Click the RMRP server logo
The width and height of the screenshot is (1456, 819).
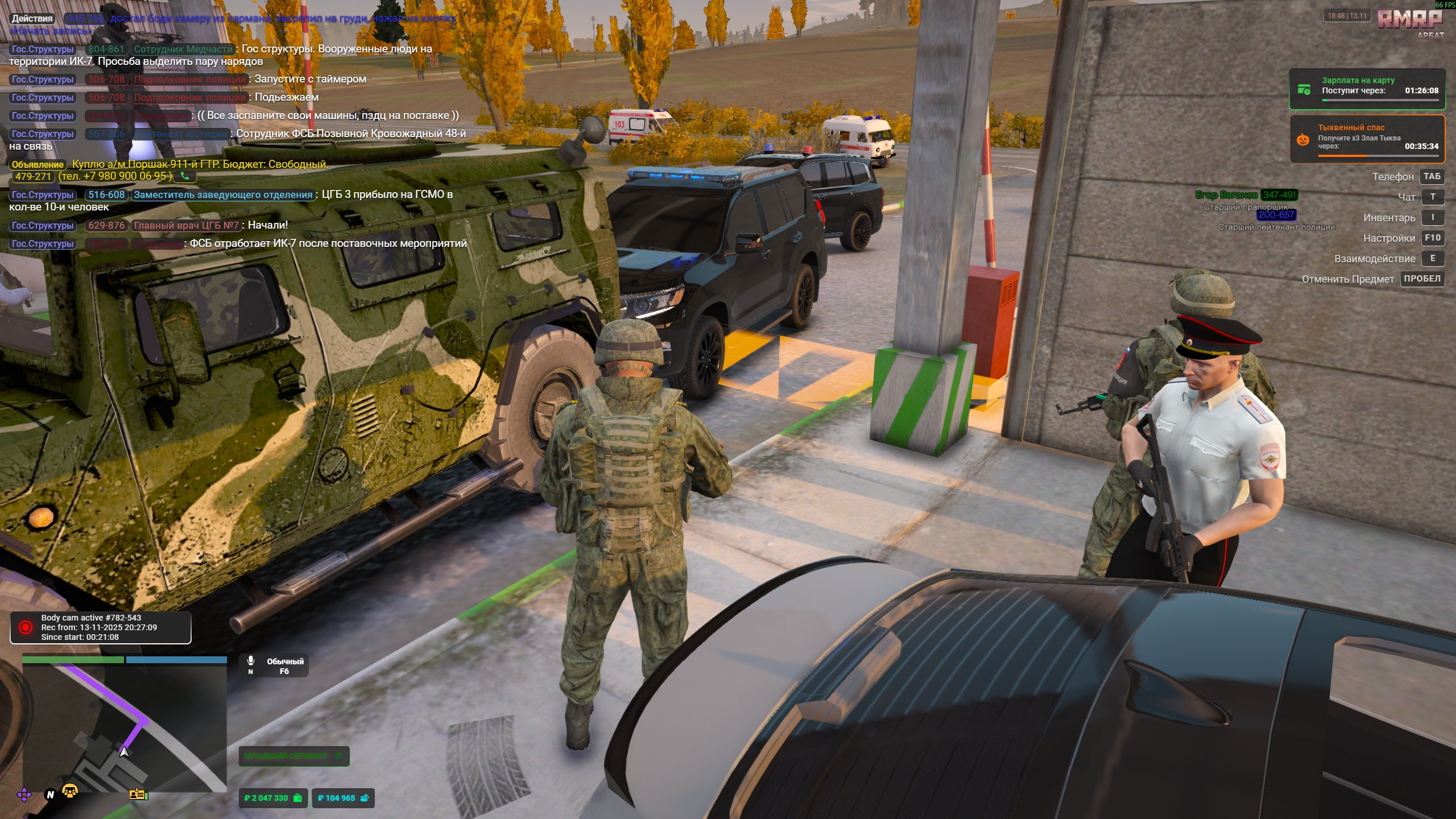(1409, 20)
